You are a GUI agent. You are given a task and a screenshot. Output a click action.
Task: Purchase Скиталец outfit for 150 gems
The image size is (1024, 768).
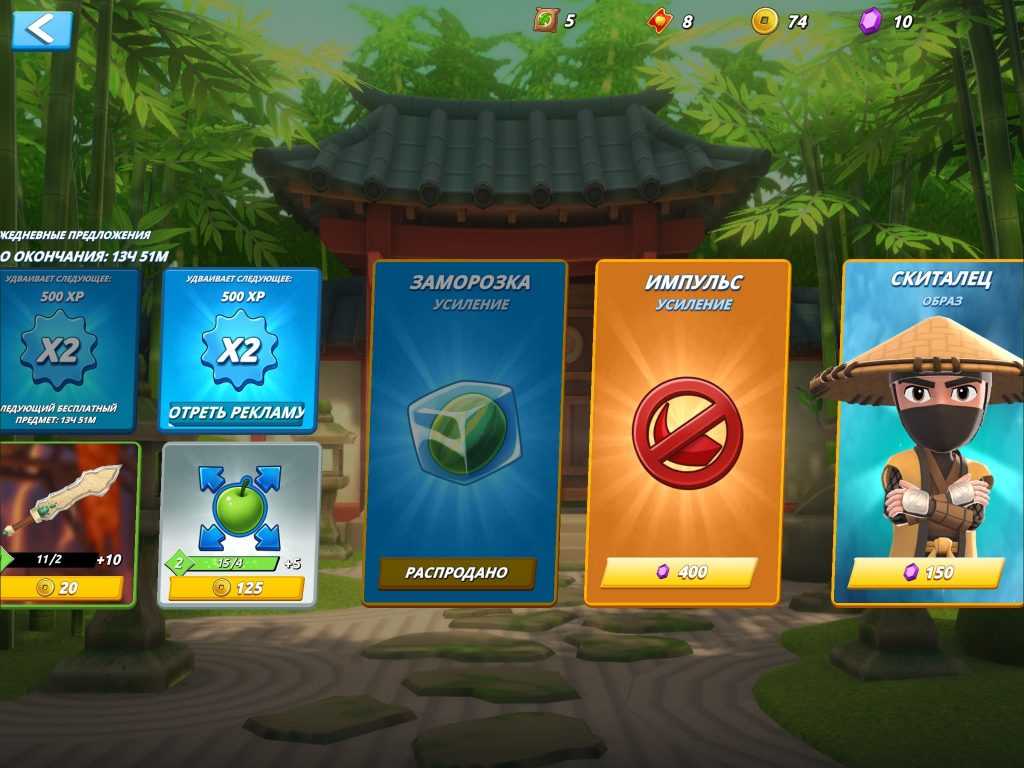(x=926, y=572)
